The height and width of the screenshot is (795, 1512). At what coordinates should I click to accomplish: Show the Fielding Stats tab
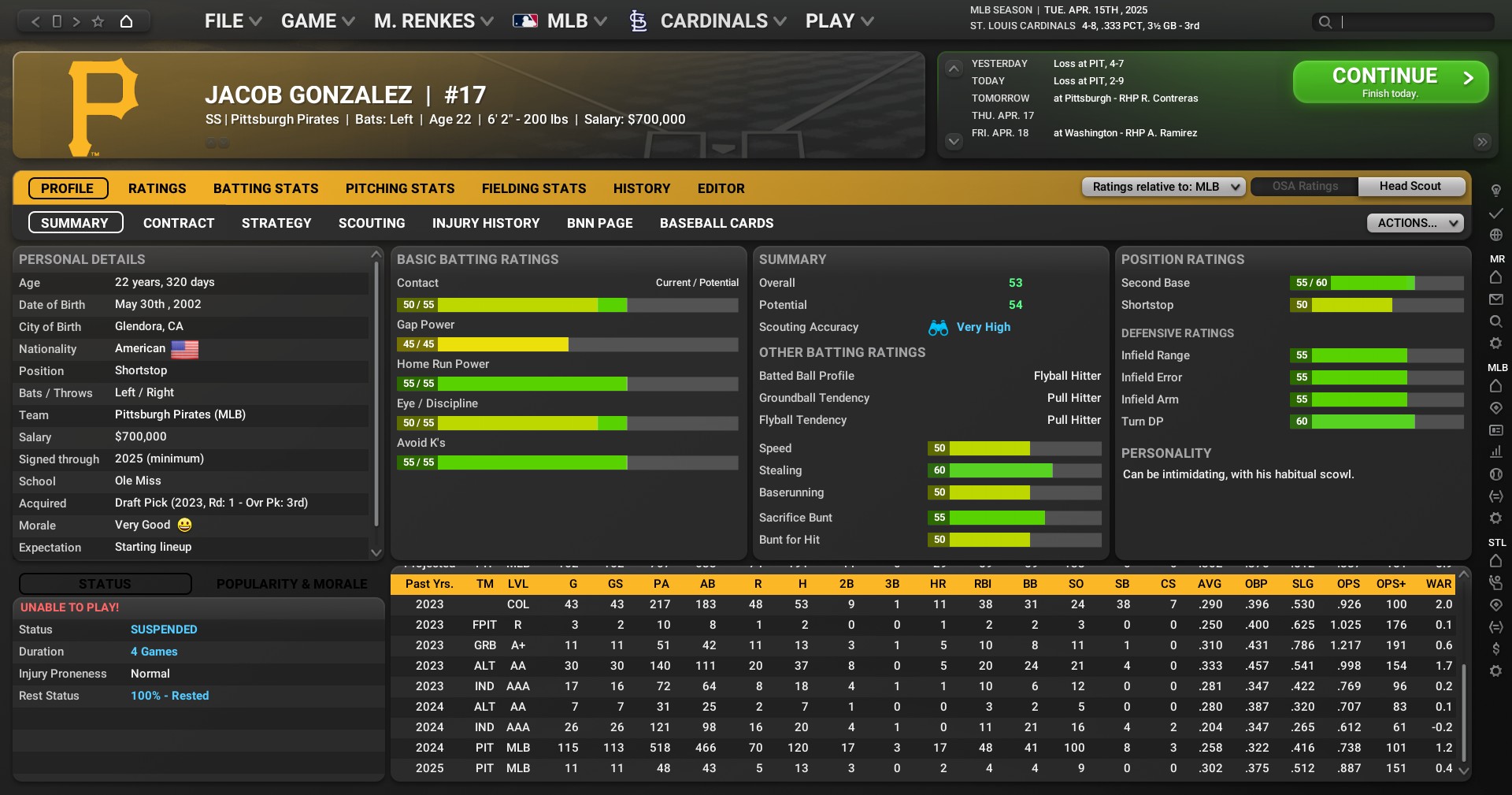click(534, 188)
